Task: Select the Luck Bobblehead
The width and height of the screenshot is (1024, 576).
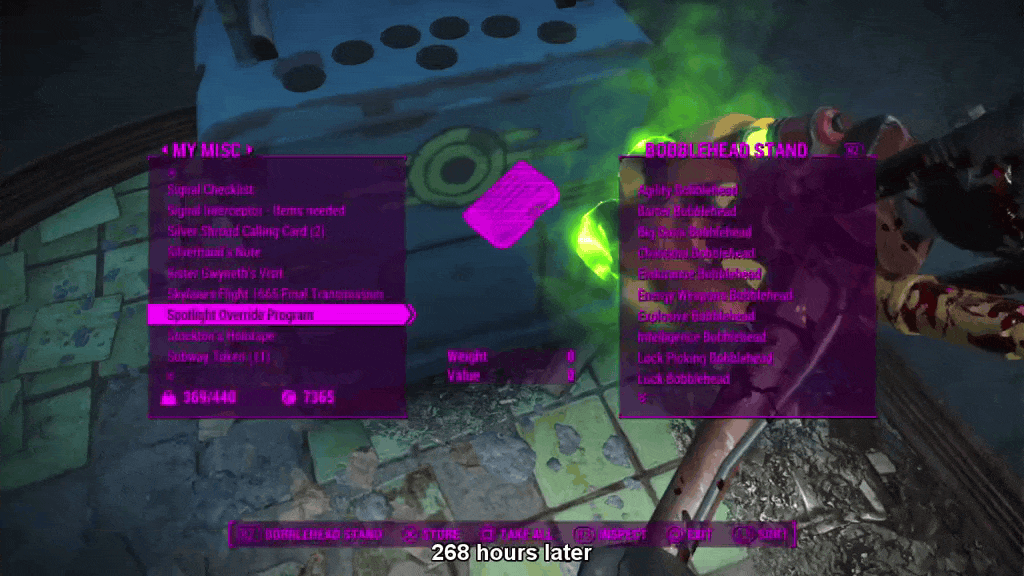Action: pyautogui.click(x=683, y=379)
